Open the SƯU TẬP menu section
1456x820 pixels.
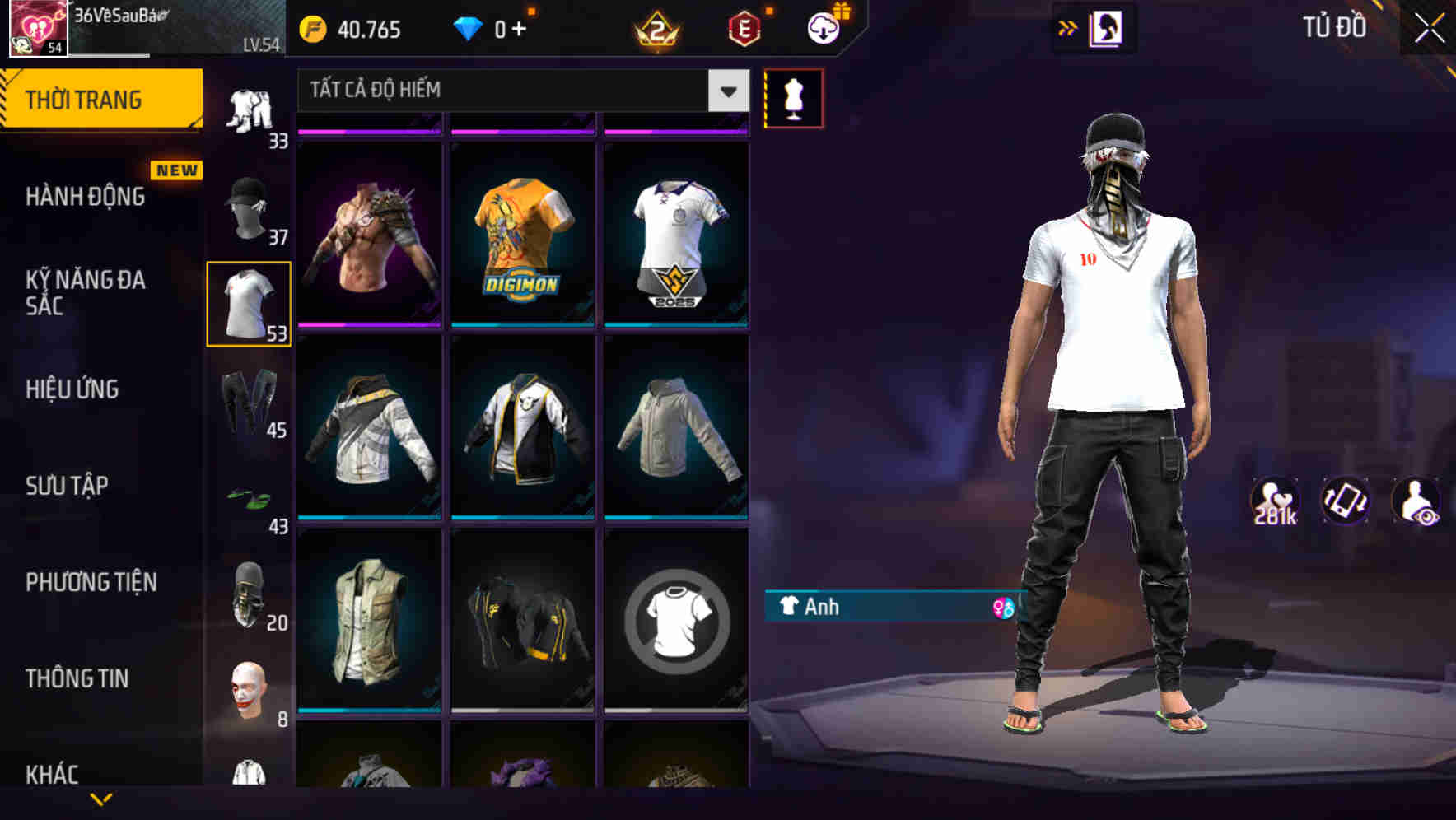point(69,486)
